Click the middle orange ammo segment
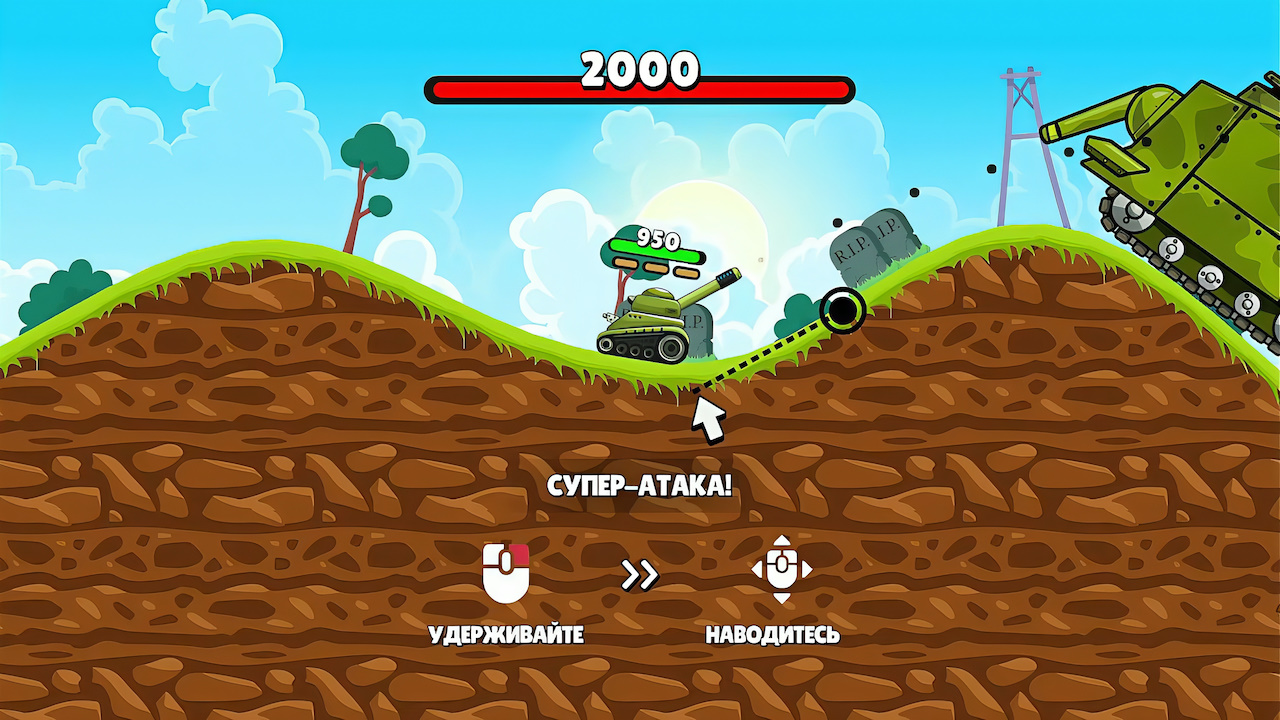 656,268
